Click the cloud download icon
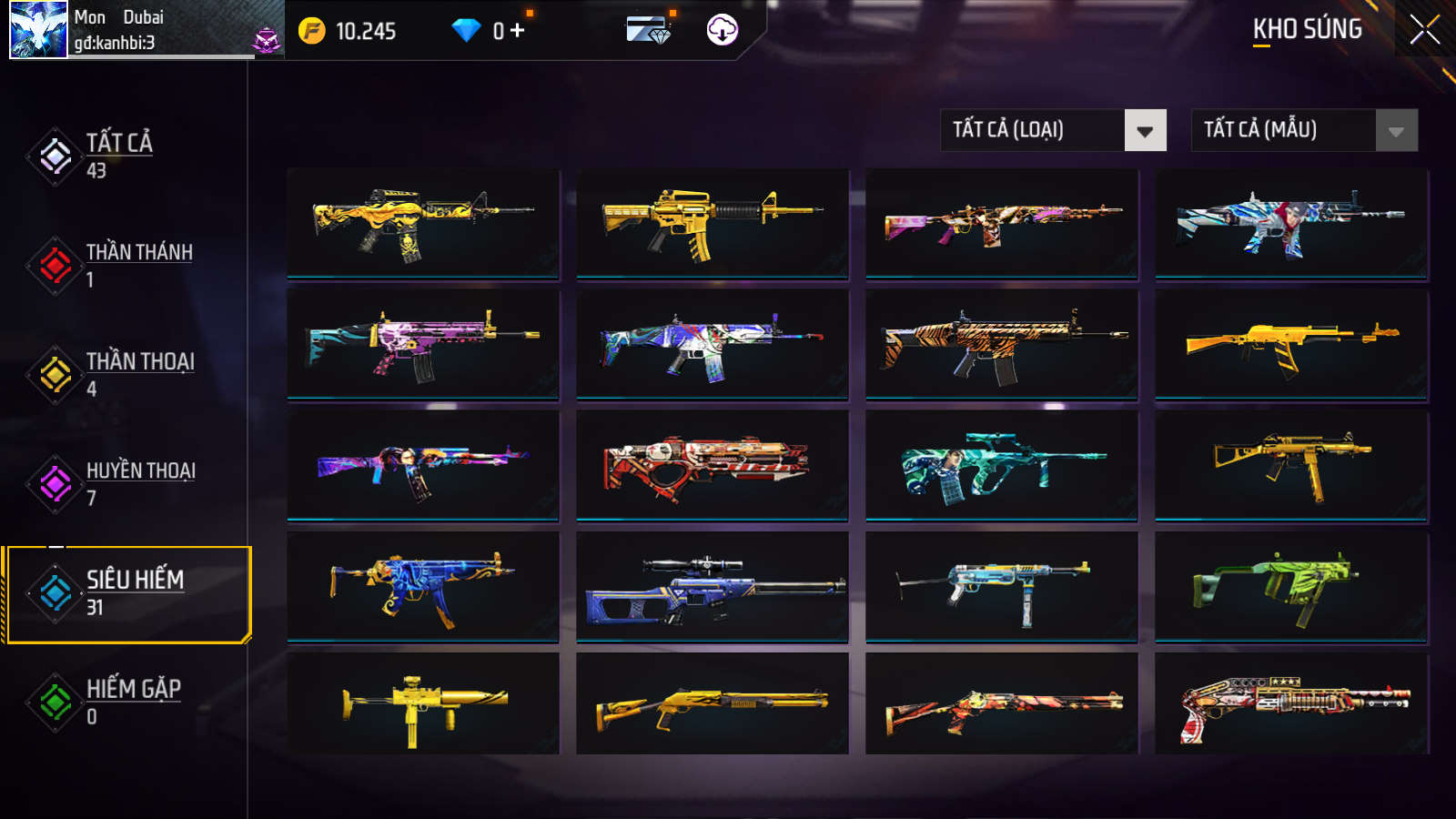The width and height of the screenshot is (1456, 819). (x=722, y=30)
